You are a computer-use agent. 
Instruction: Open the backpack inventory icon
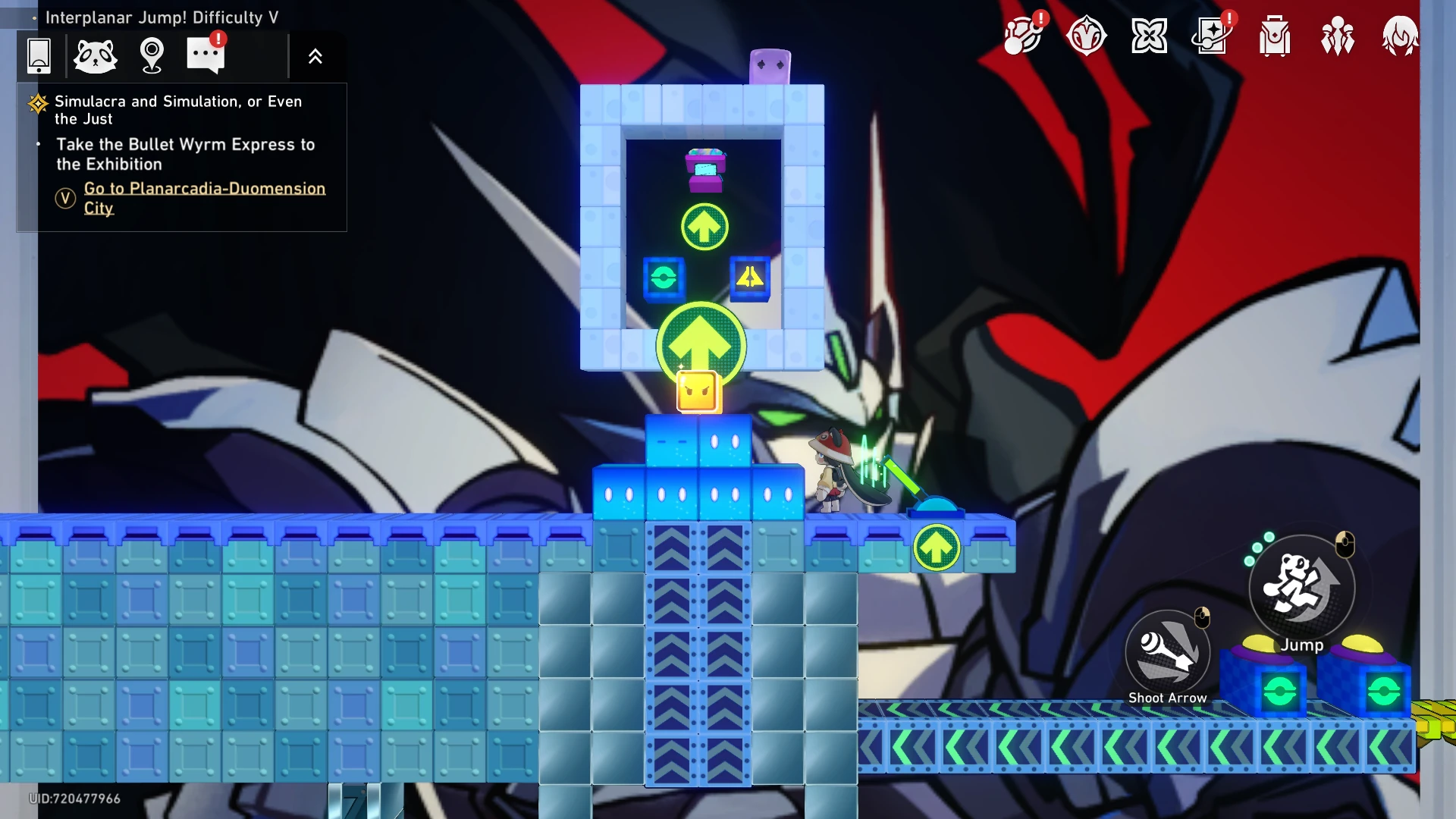coord(1275,36)
